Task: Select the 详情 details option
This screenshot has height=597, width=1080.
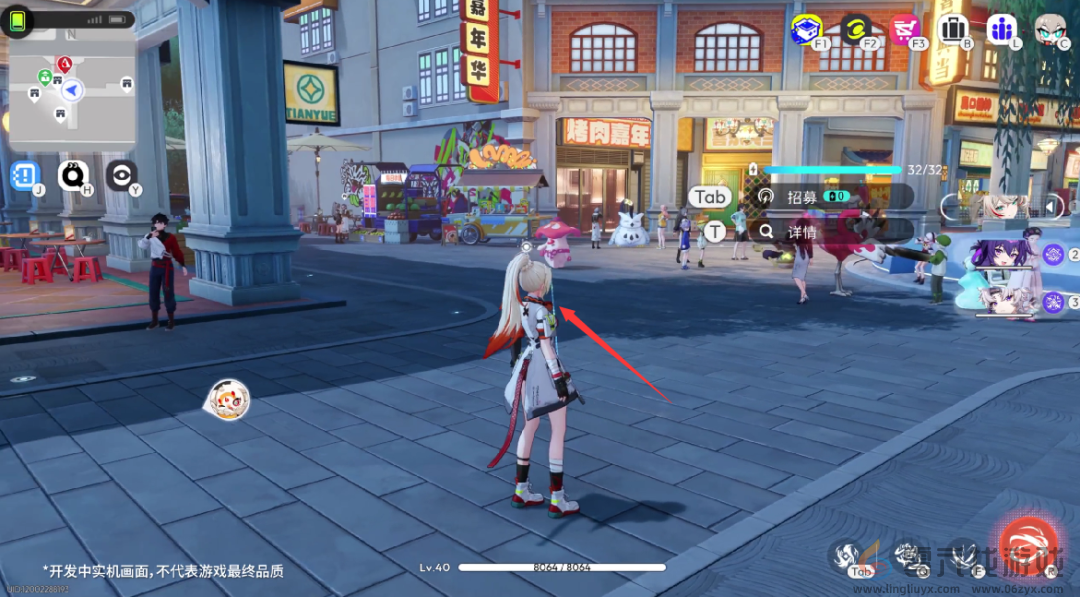Action: (800, 231)
